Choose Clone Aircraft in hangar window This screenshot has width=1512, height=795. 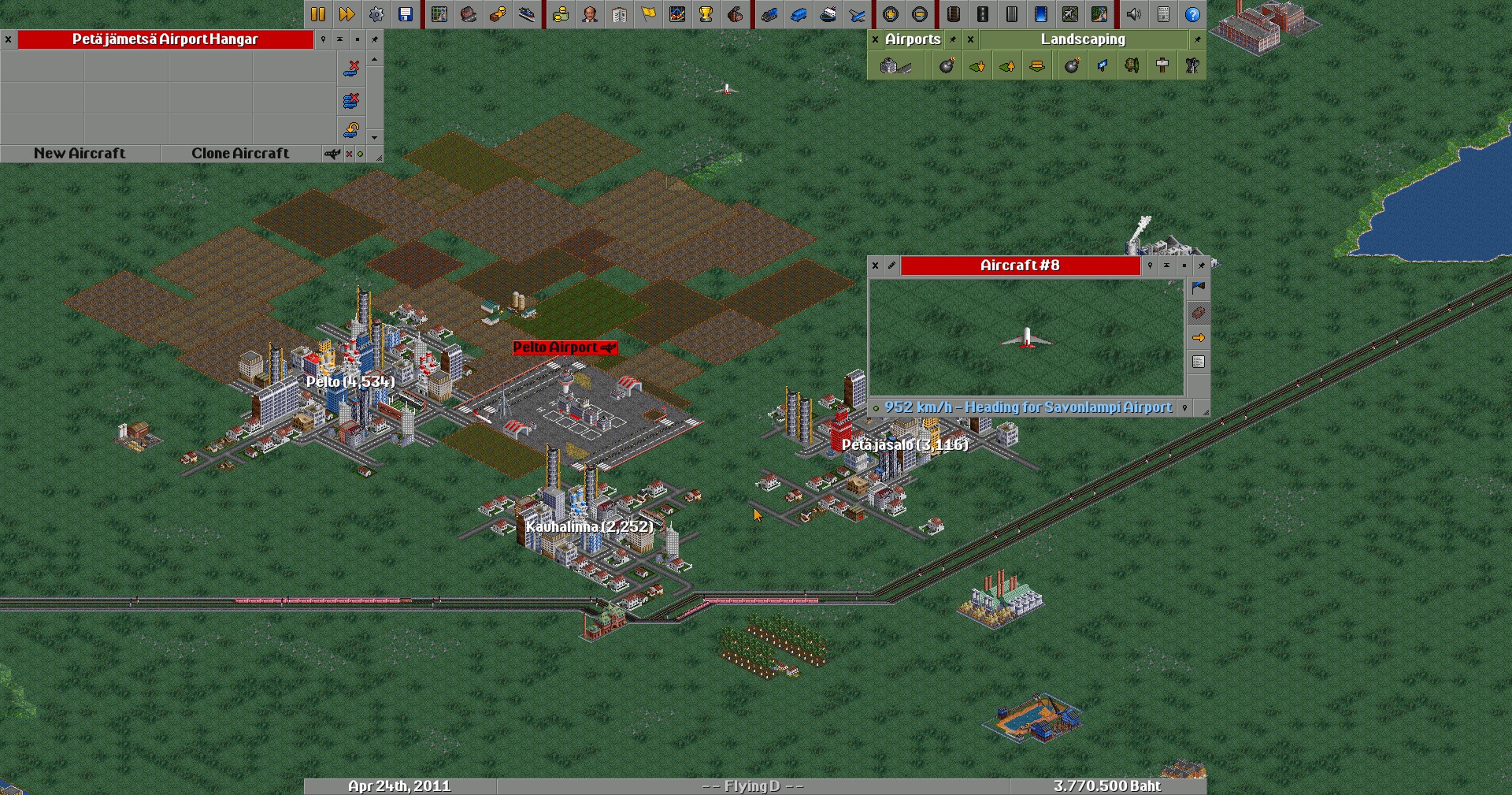(240, 154)
